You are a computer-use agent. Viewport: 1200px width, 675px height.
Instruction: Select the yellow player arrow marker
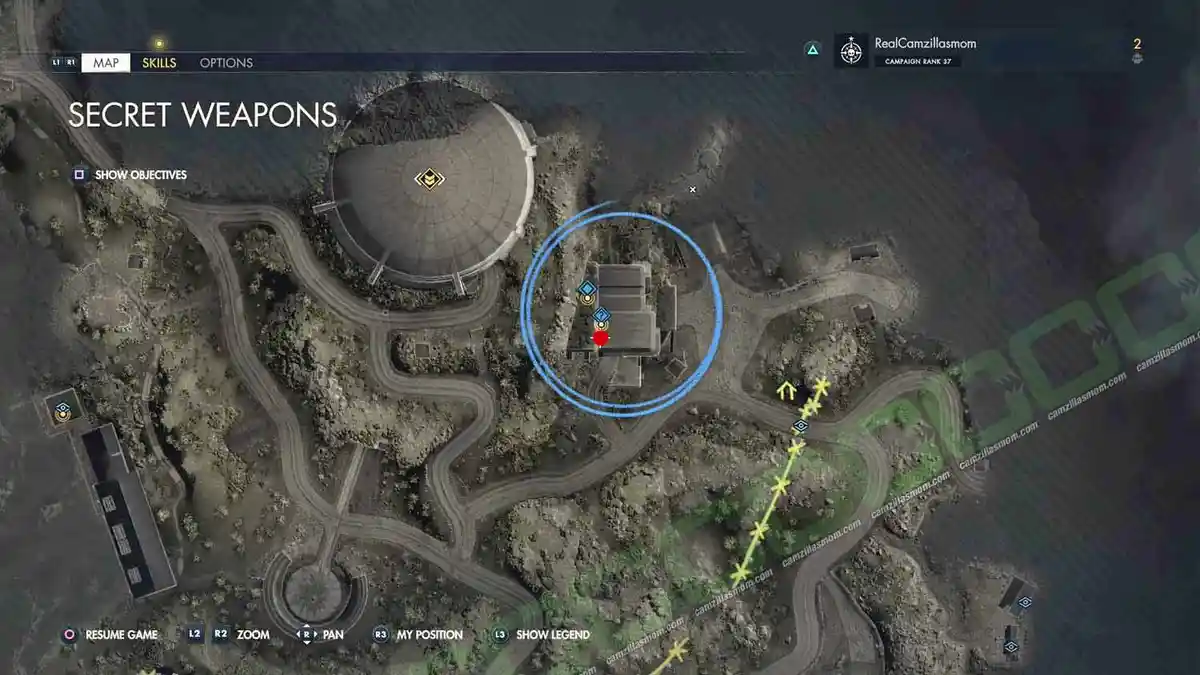point(787,388)
